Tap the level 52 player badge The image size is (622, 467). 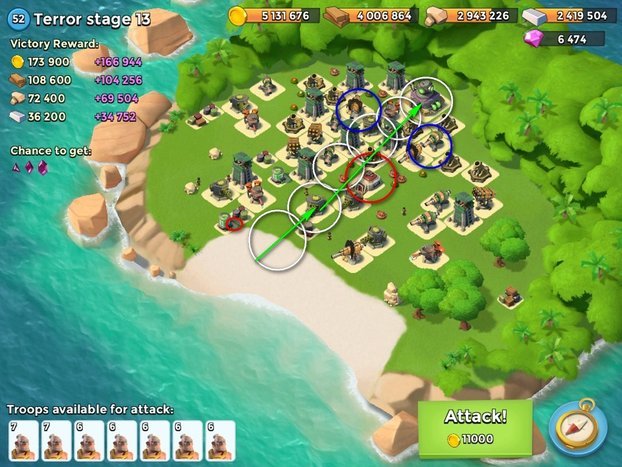tap(18, 18)
